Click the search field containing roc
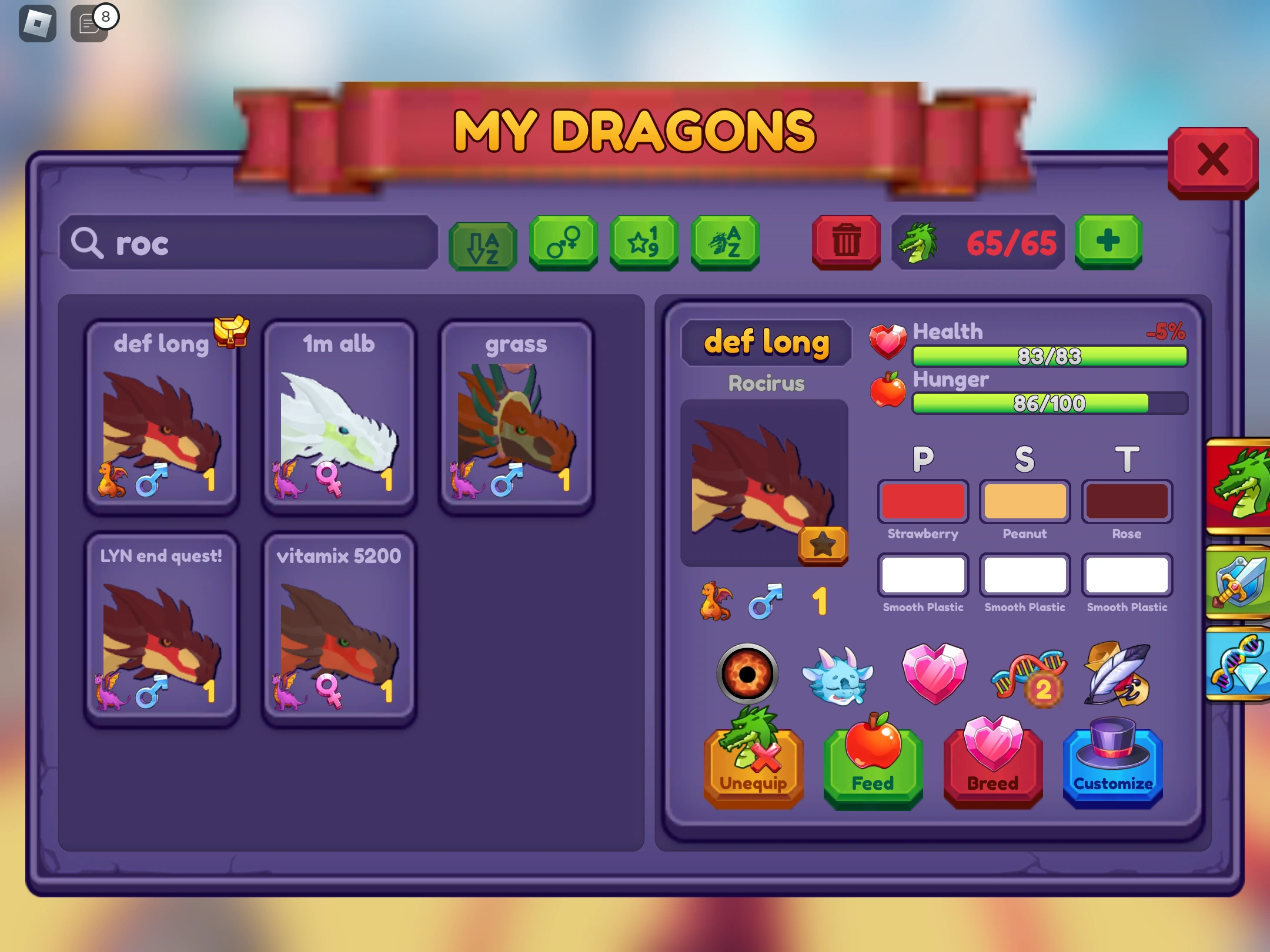The width and height of the screenshot is (1270, 952). 247,243
